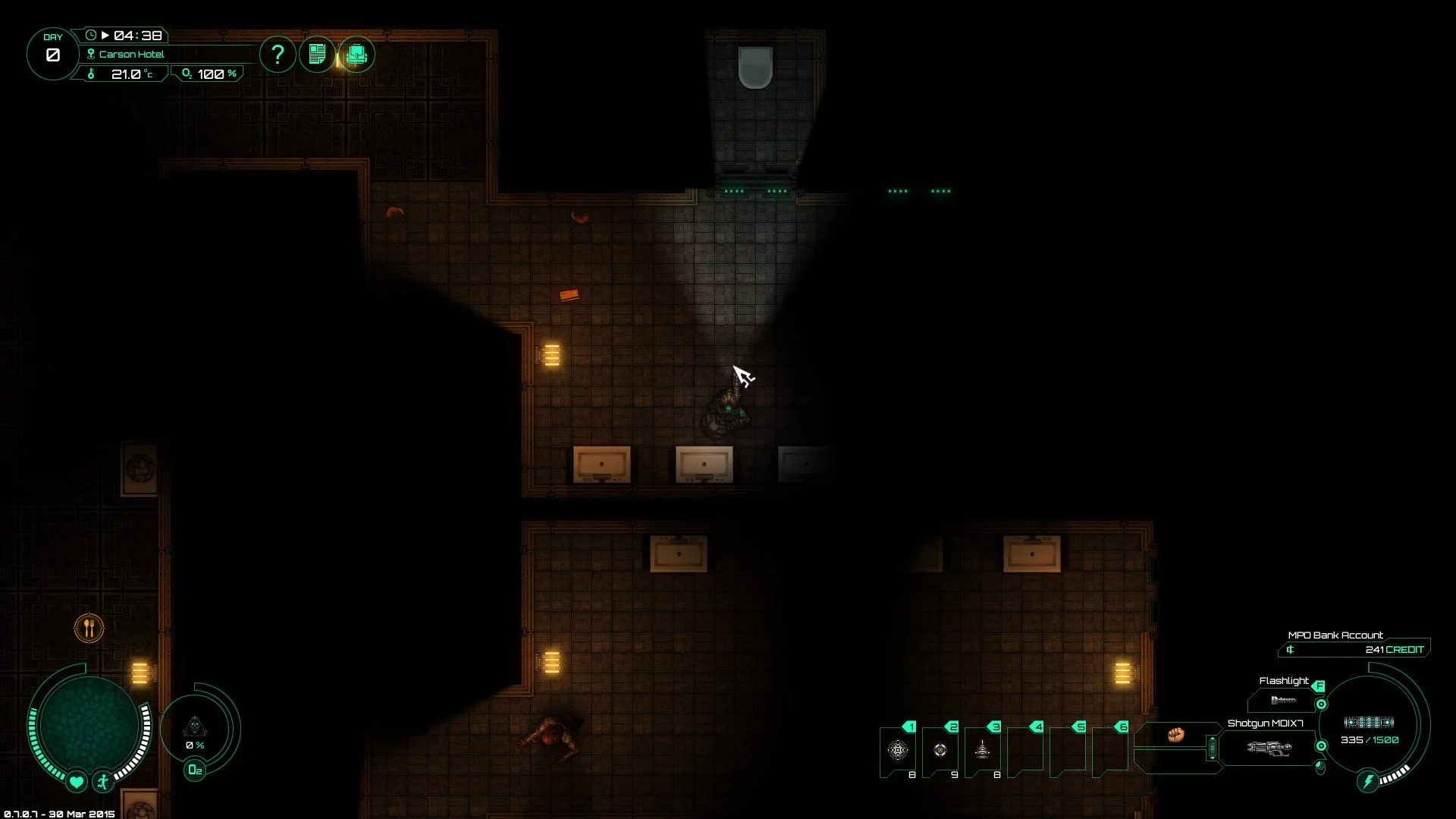
Task: Click the running man stamina icon
Action: [103, 781]
